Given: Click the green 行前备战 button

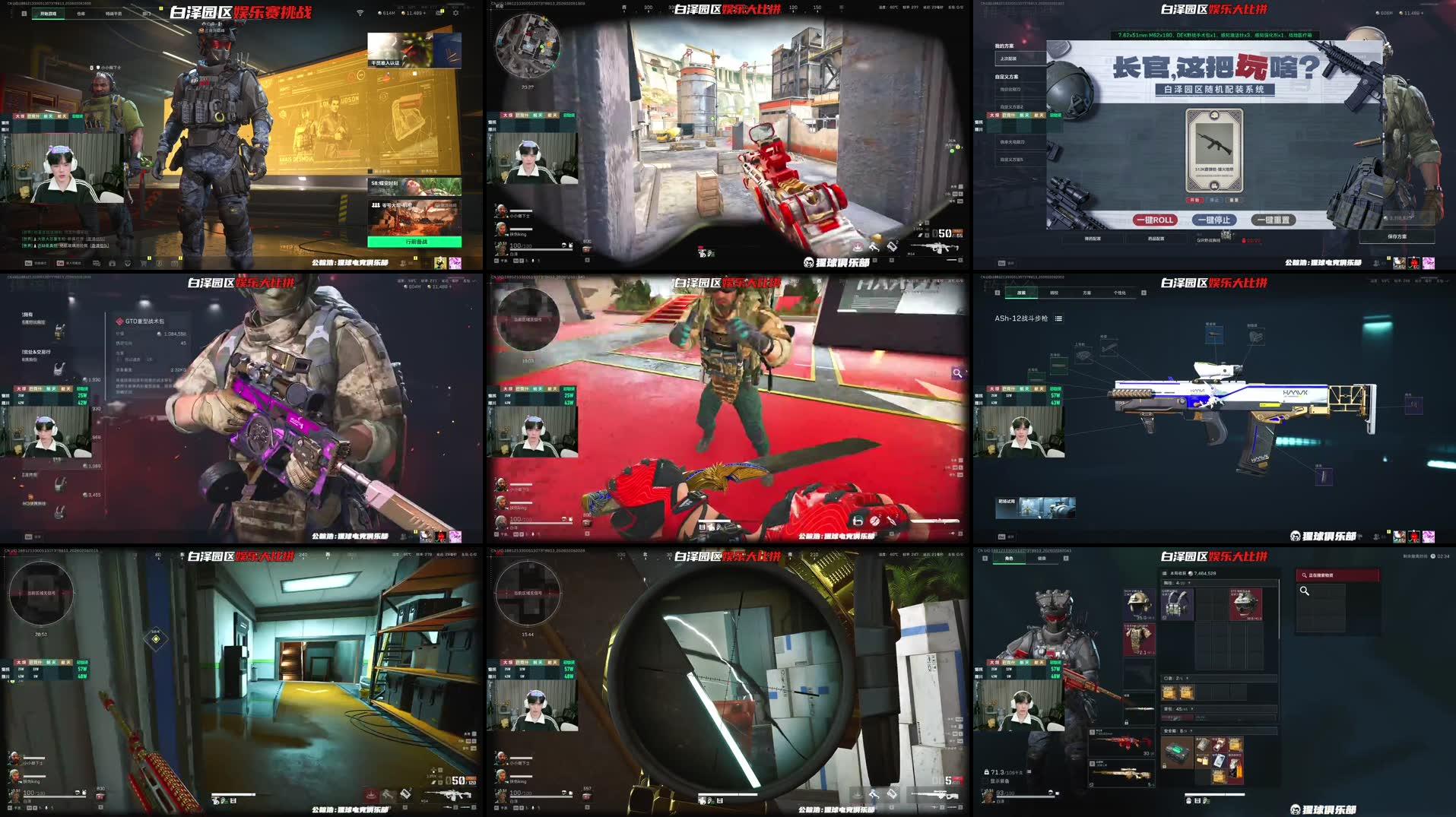Looking at the screenshot, I should click(414, 242).
